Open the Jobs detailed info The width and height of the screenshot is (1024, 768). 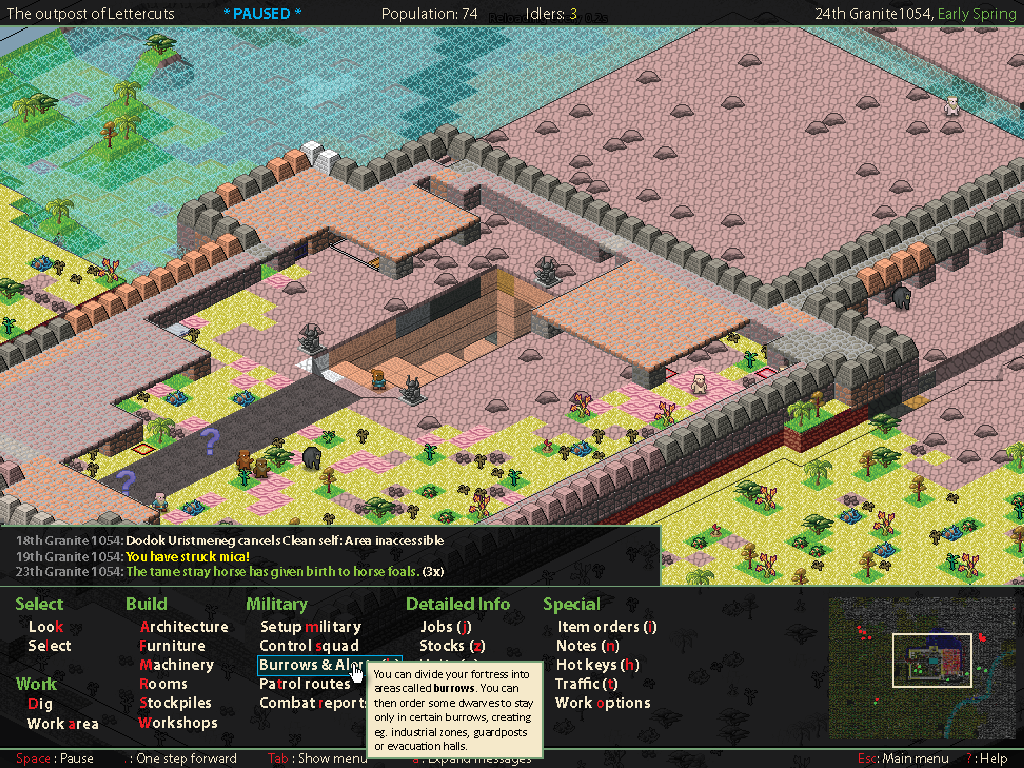coord(445,627)
